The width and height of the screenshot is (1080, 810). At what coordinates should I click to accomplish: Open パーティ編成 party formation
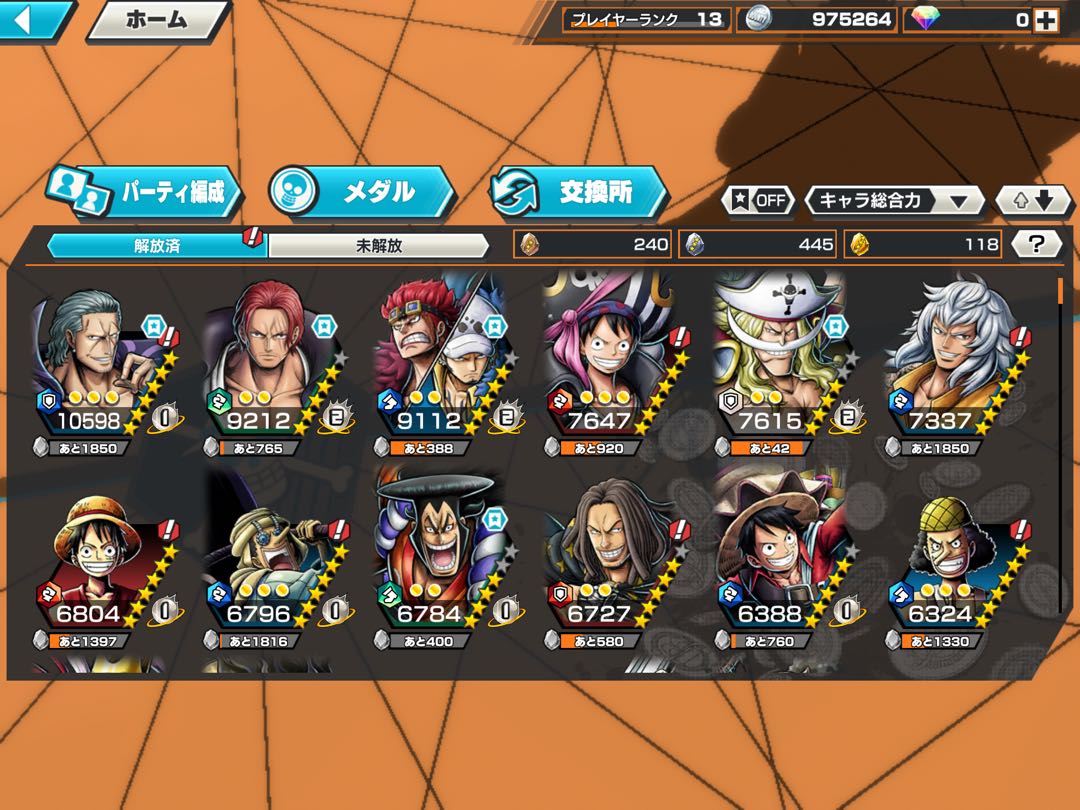coord(148,192)
